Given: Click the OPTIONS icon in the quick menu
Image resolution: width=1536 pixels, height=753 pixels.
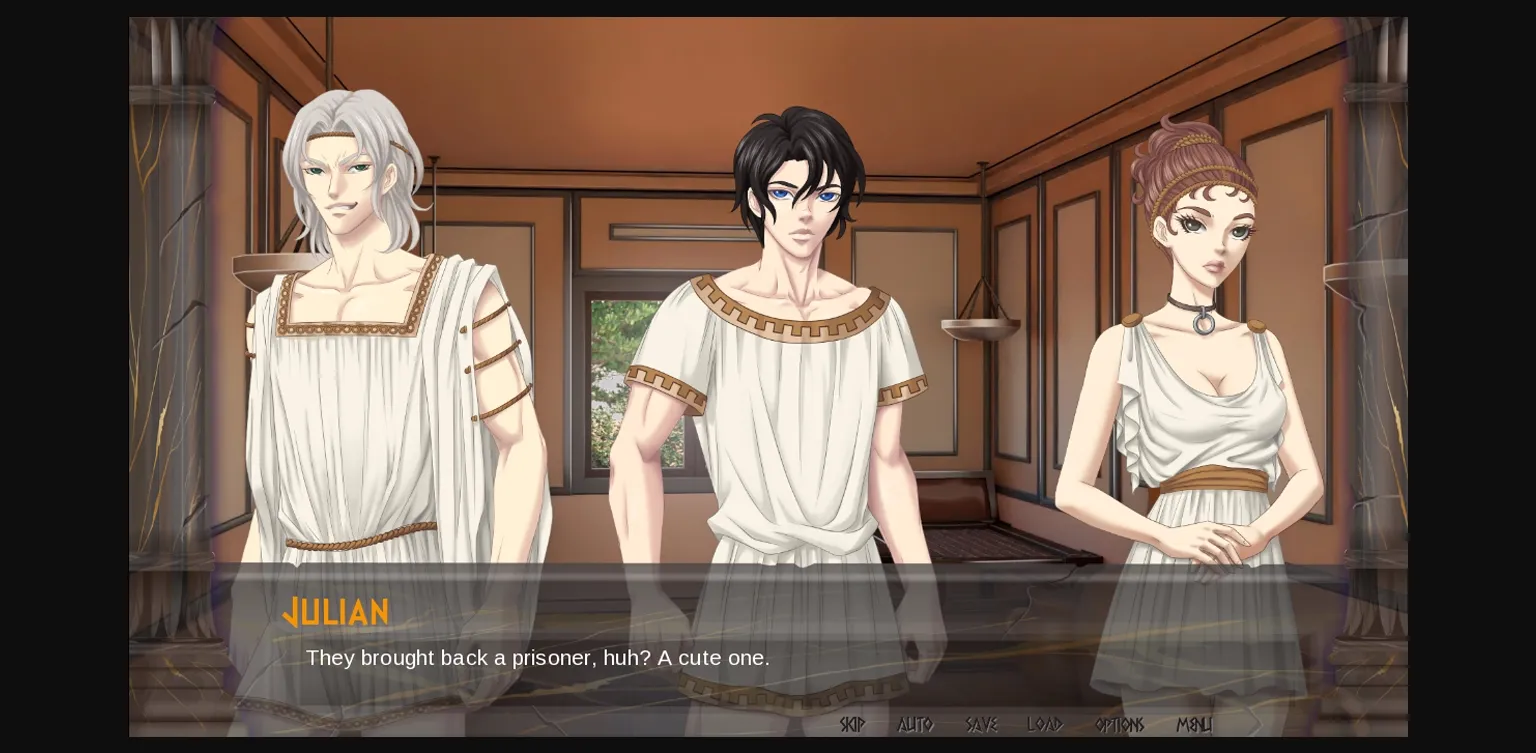Looking at the screenshot, I should pos(1119,725).
